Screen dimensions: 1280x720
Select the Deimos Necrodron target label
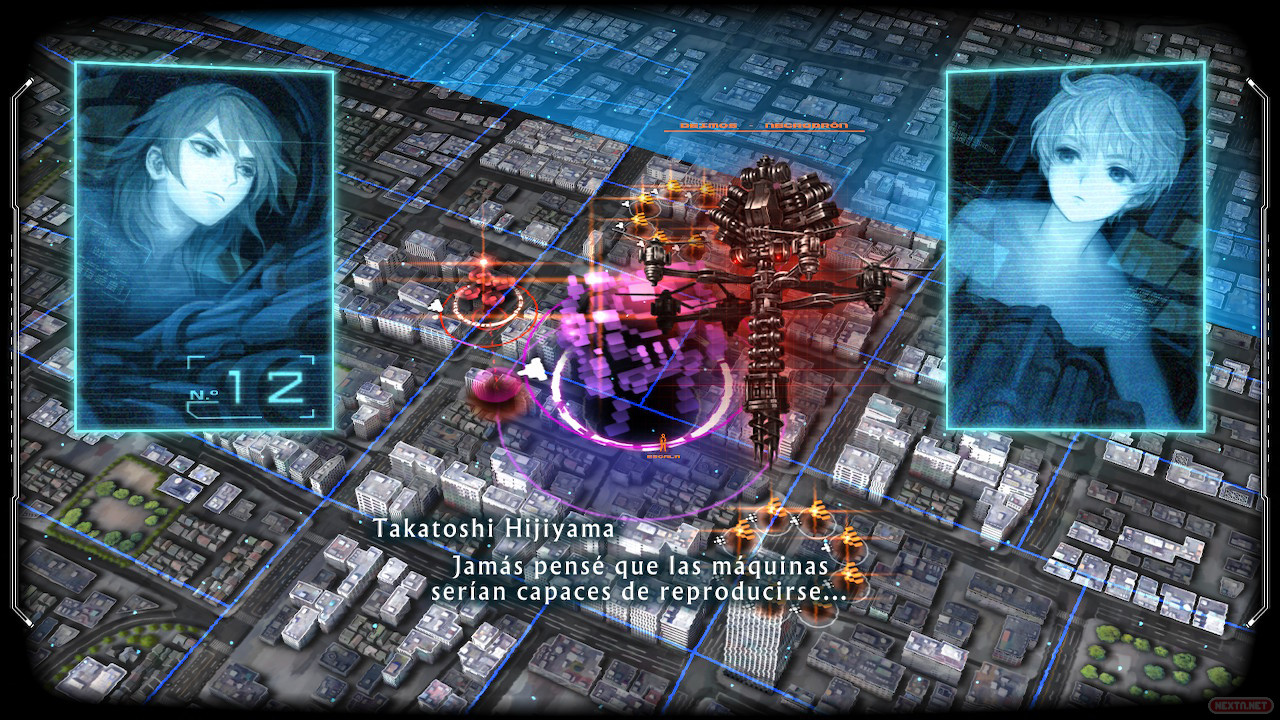(763, 126)
